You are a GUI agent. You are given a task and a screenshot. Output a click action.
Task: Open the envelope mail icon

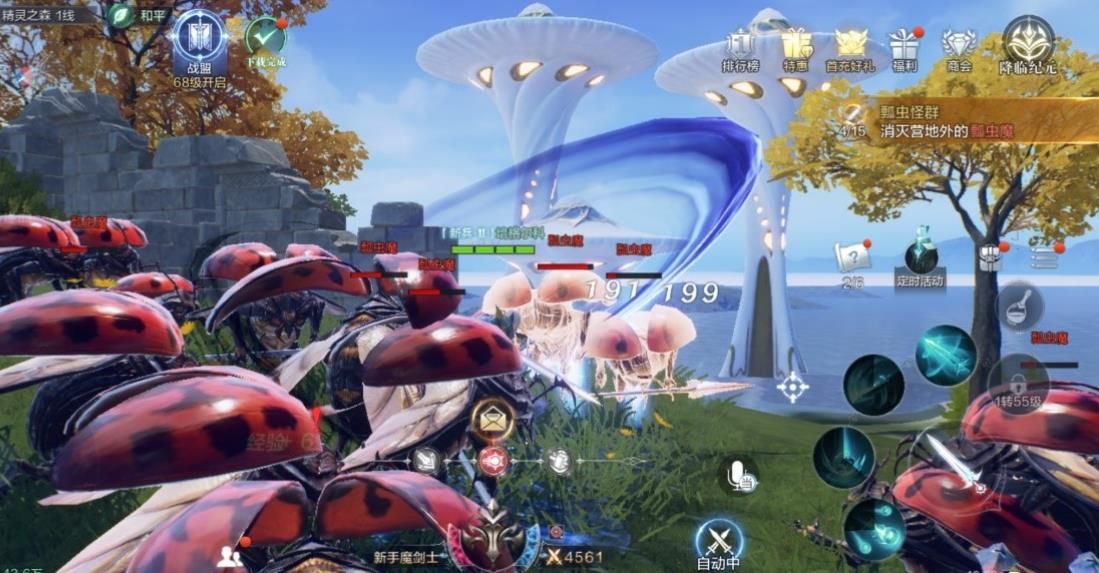click(x=492, y=420)
